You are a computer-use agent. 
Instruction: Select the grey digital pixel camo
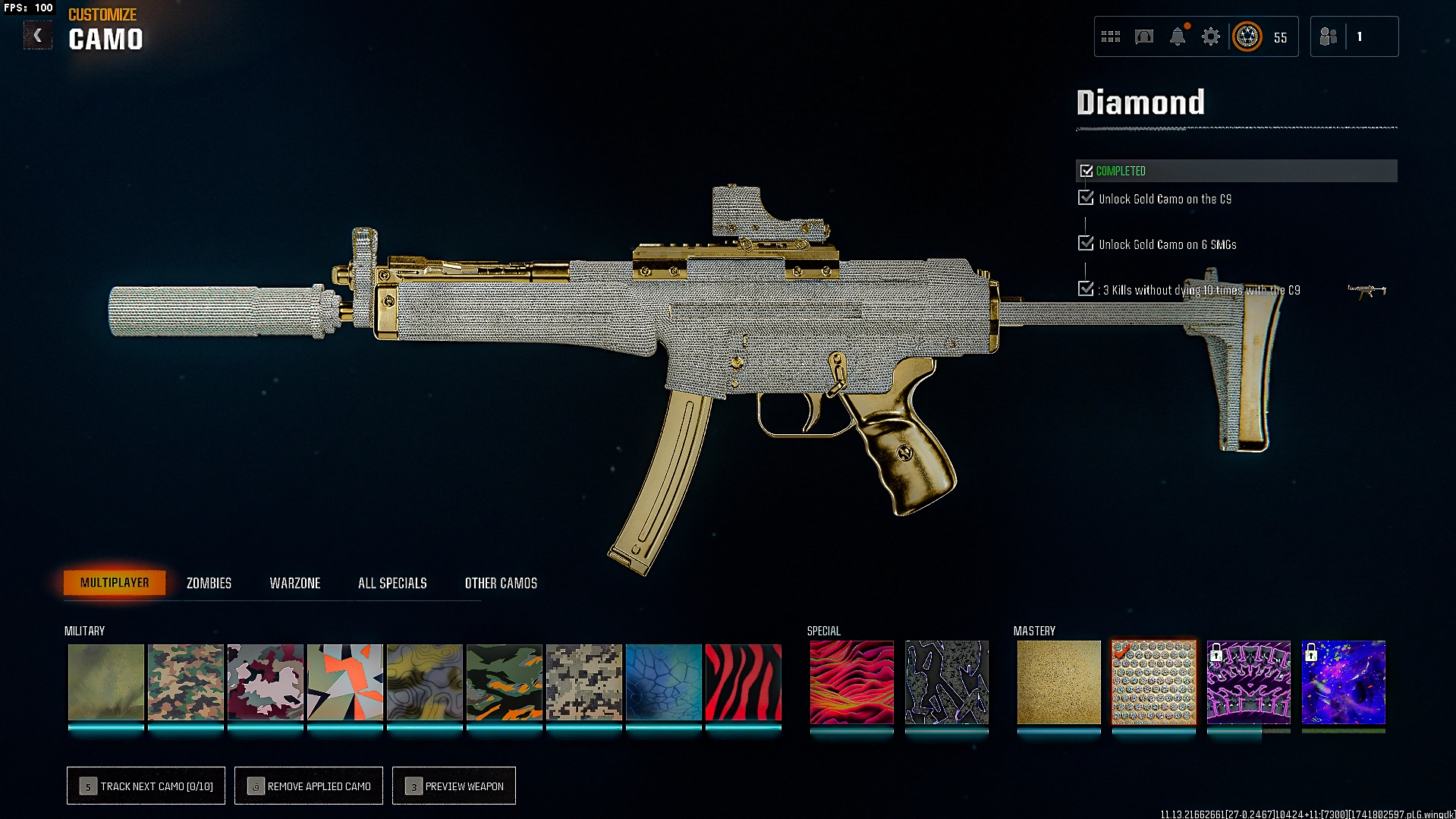click(583, 682)
